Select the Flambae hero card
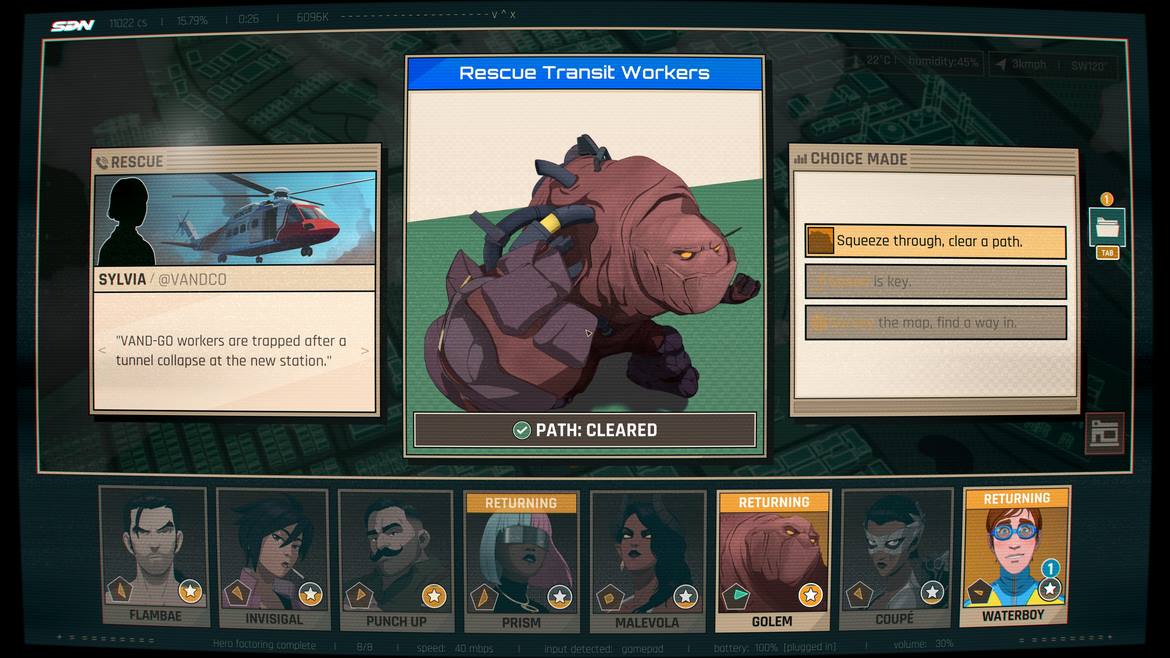 pos(154,556)
